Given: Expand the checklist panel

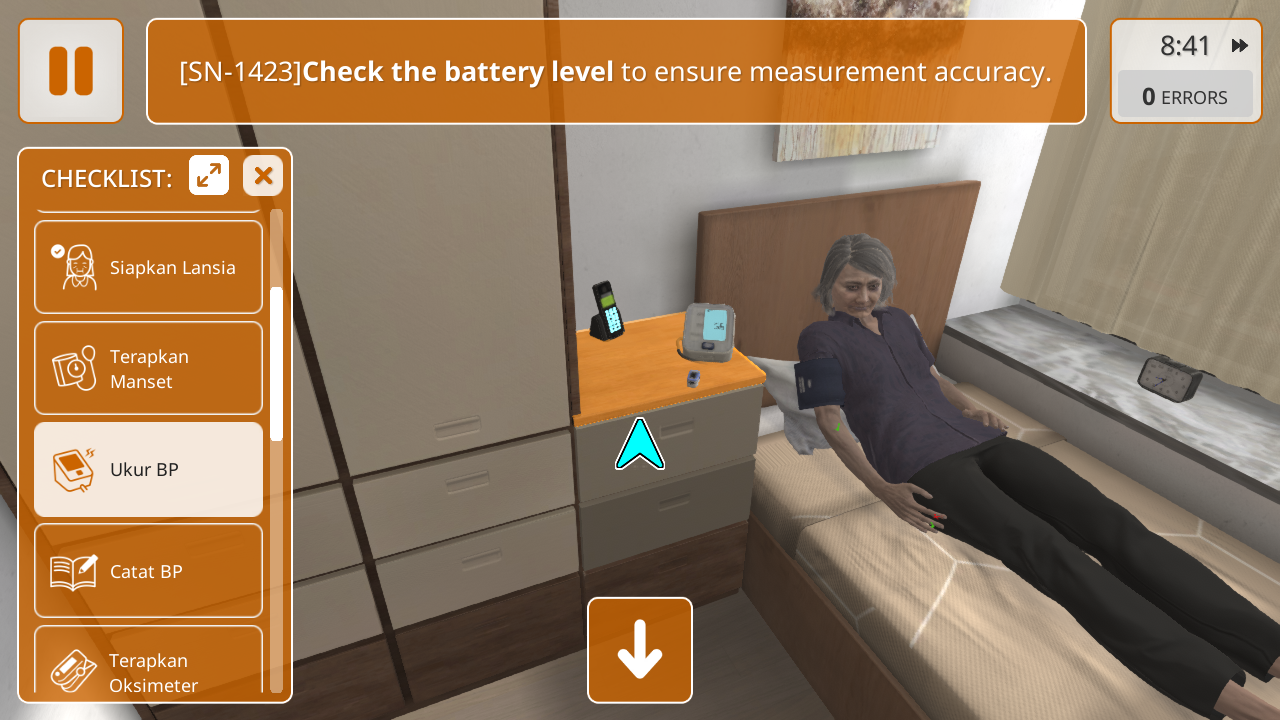Looking at the screenshot, I should 209,176.
